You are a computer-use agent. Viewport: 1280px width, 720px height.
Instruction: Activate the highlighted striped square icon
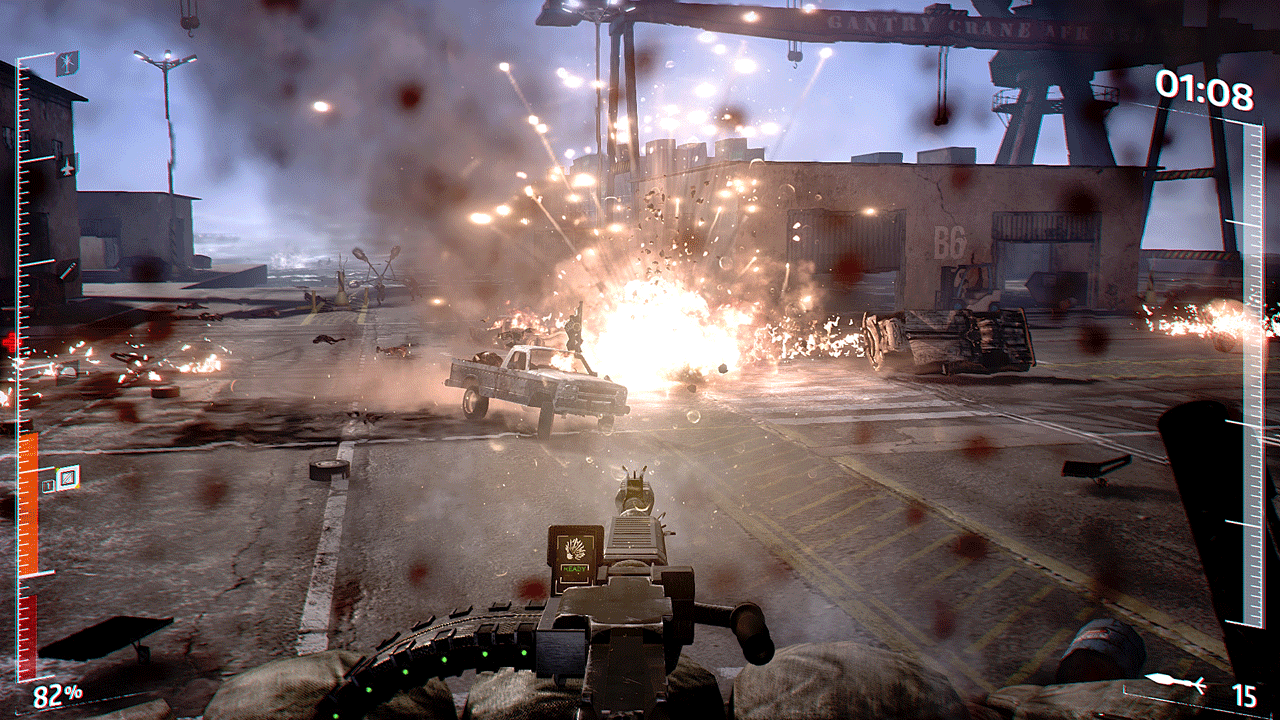coord(67,478)
